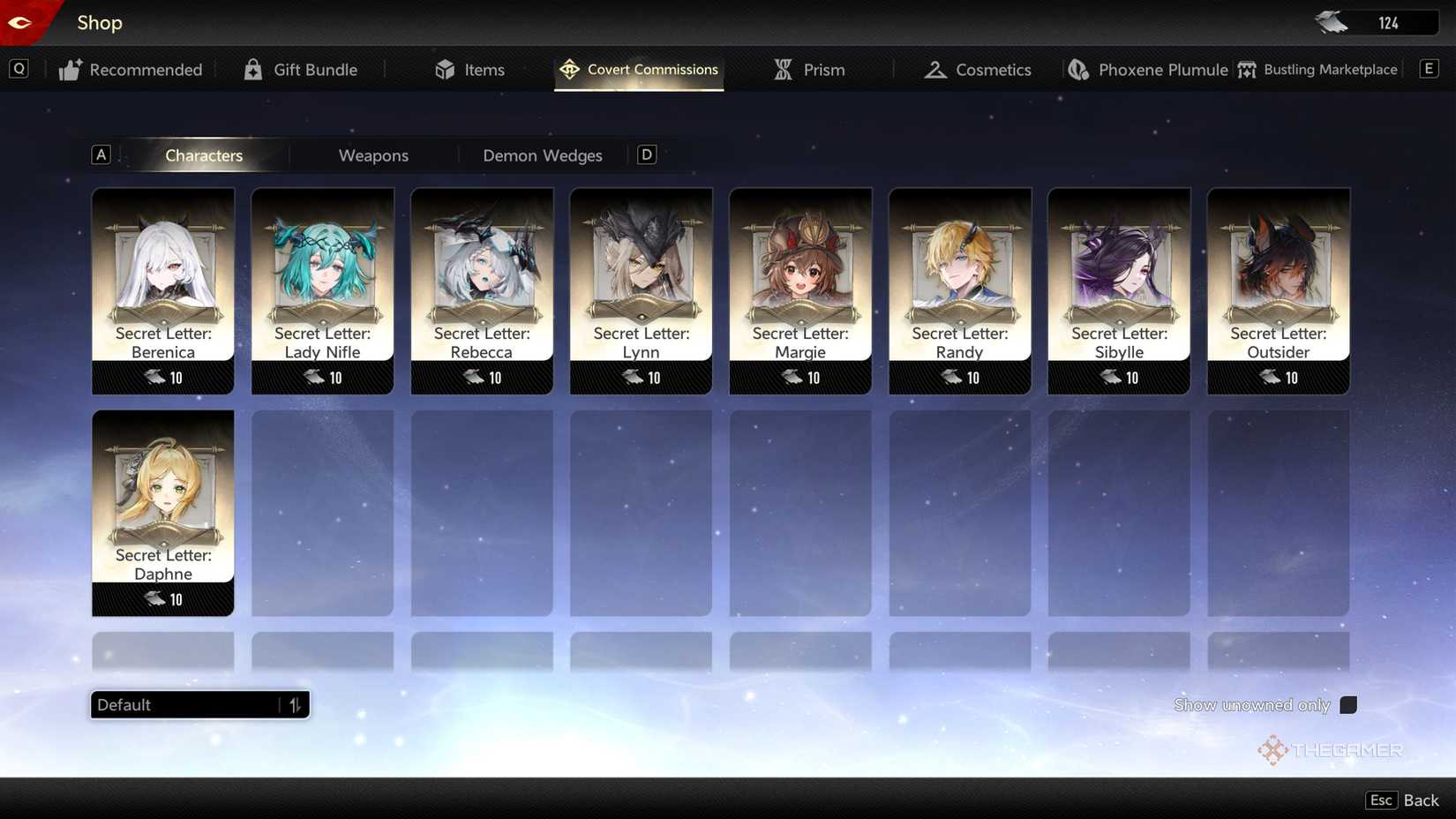Select the Gift Bundle lock icon
Viewport: 1456px width, 819px height.
[x=254, y=69]
